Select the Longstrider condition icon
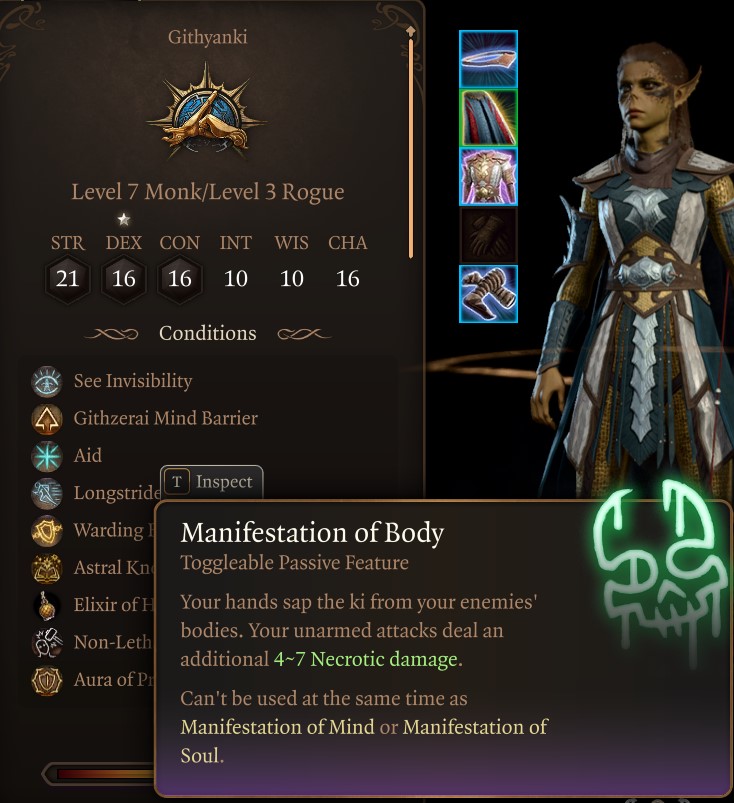734x803 pixels. pos(47,492)
